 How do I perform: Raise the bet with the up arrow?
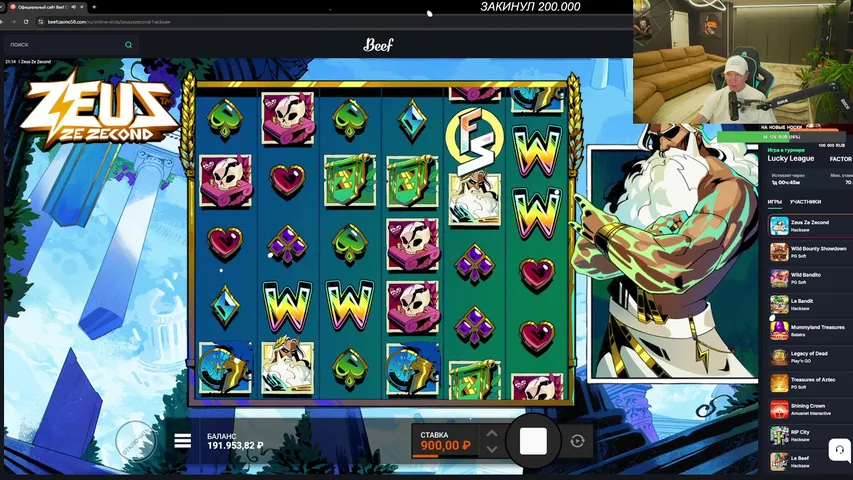[491, 434]
